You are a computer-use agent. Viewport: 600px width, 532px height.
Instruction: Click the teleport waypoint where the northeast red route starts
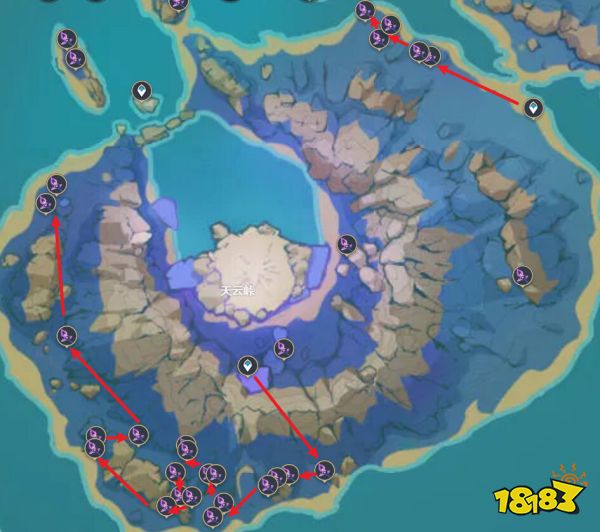tap(534, 107)
